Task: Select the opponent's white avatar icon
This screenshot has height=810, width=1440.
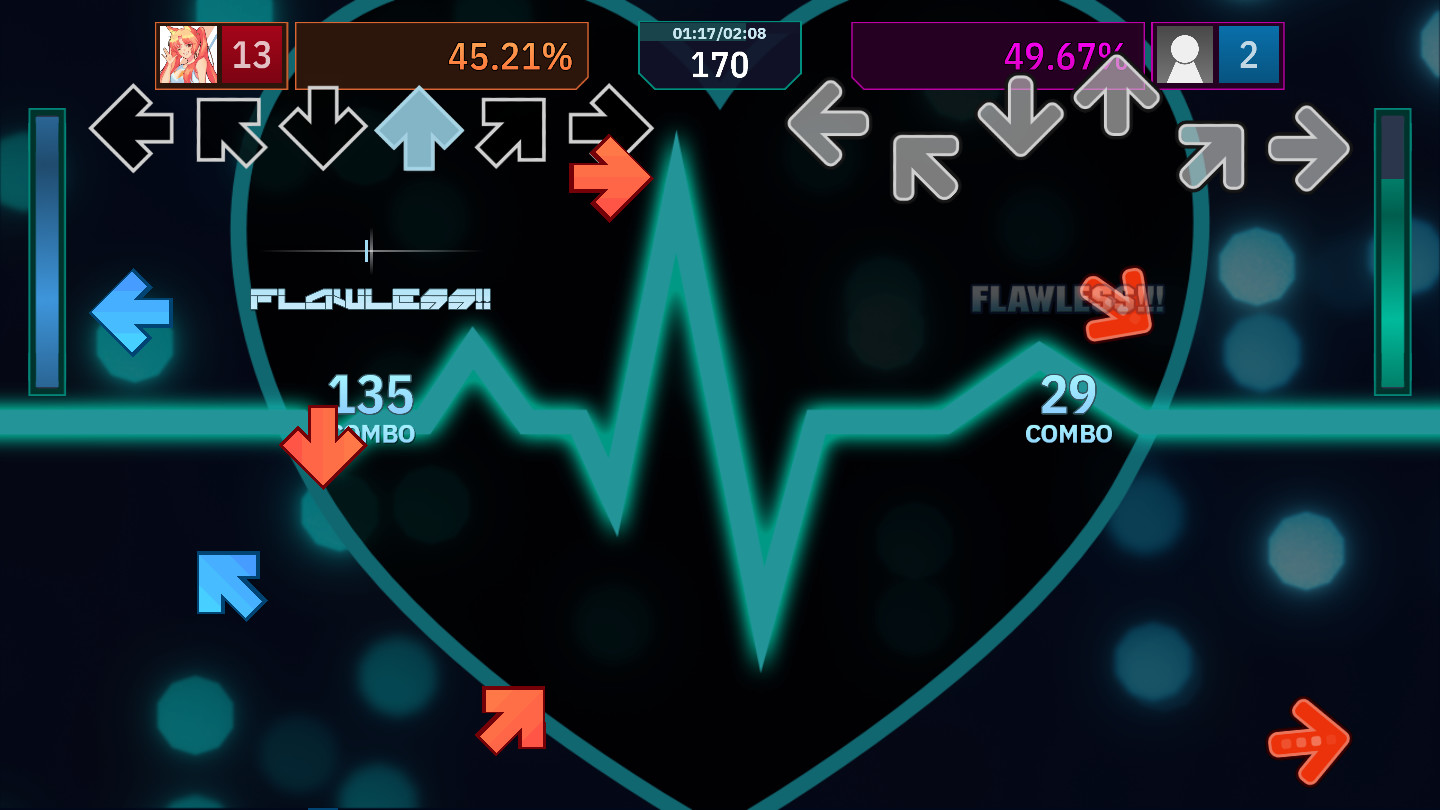Action: click(x=1183, y=56)
